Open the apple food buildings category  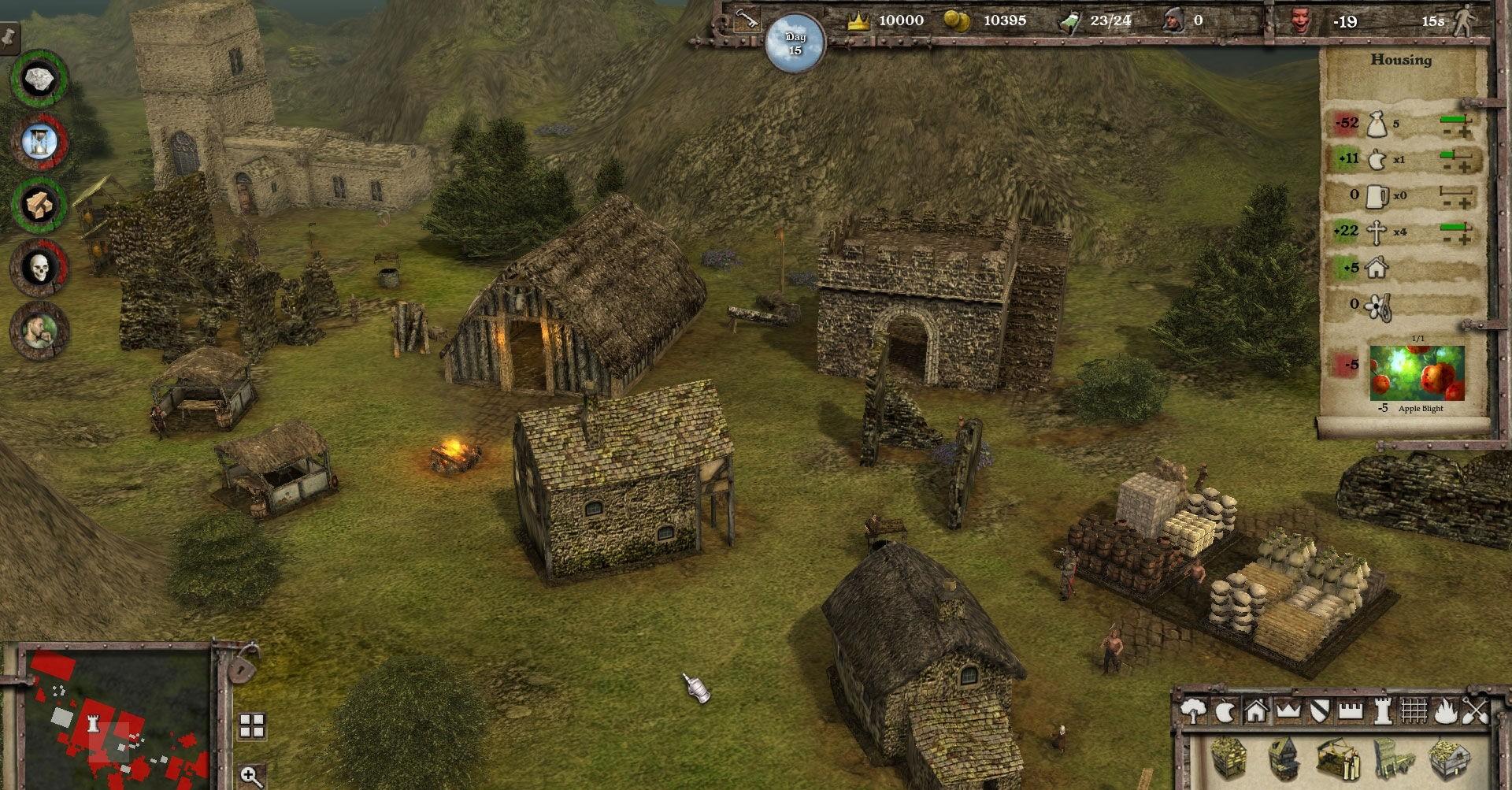click(1225, 712)
